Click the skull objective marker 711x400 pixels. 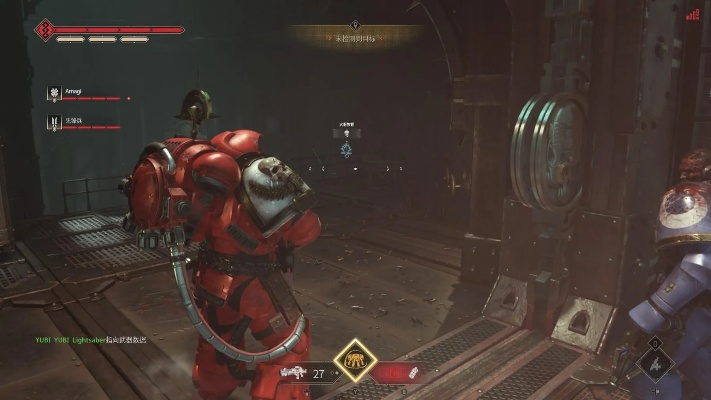coord(345,133)
